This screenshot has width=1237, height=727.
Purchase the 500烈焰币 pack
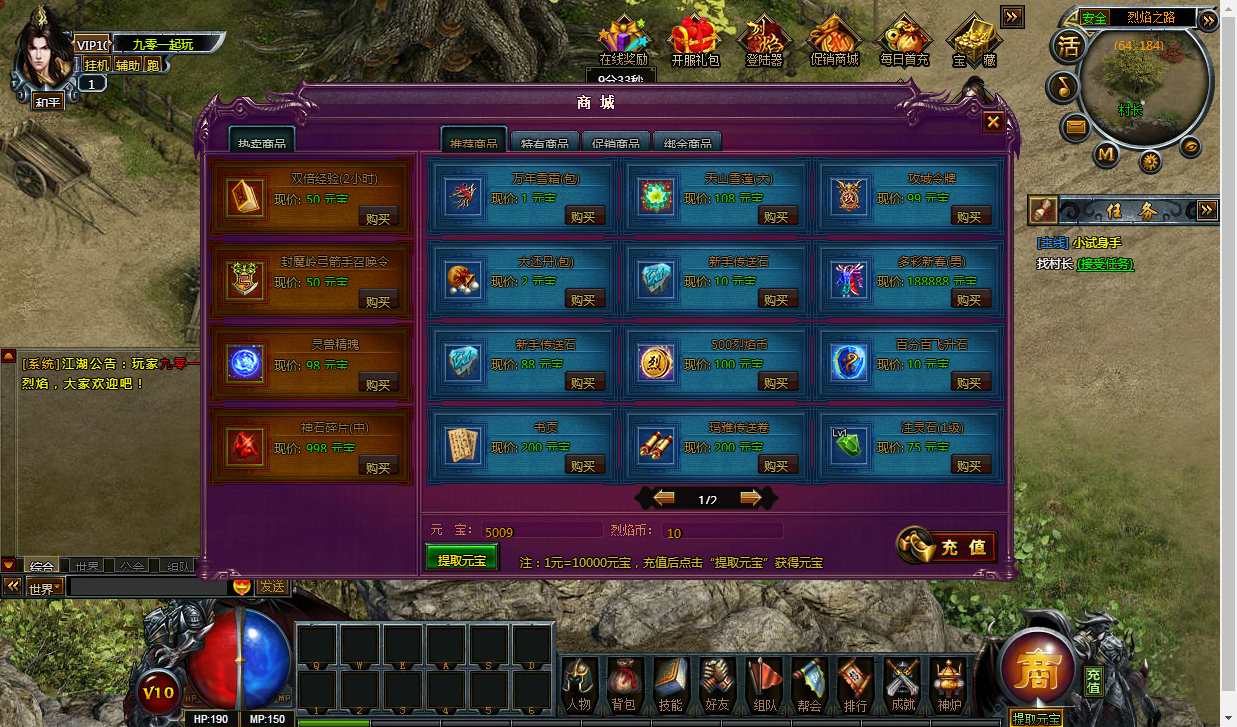[x=776, y=382]
